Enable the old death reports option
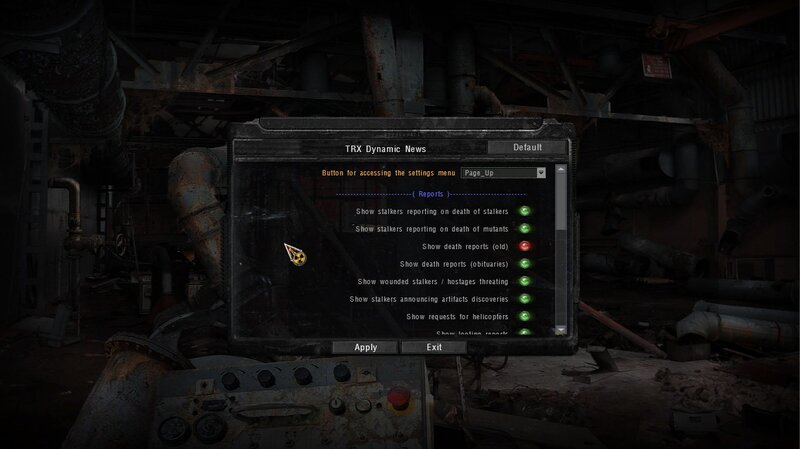 click(x=523, y=246)
